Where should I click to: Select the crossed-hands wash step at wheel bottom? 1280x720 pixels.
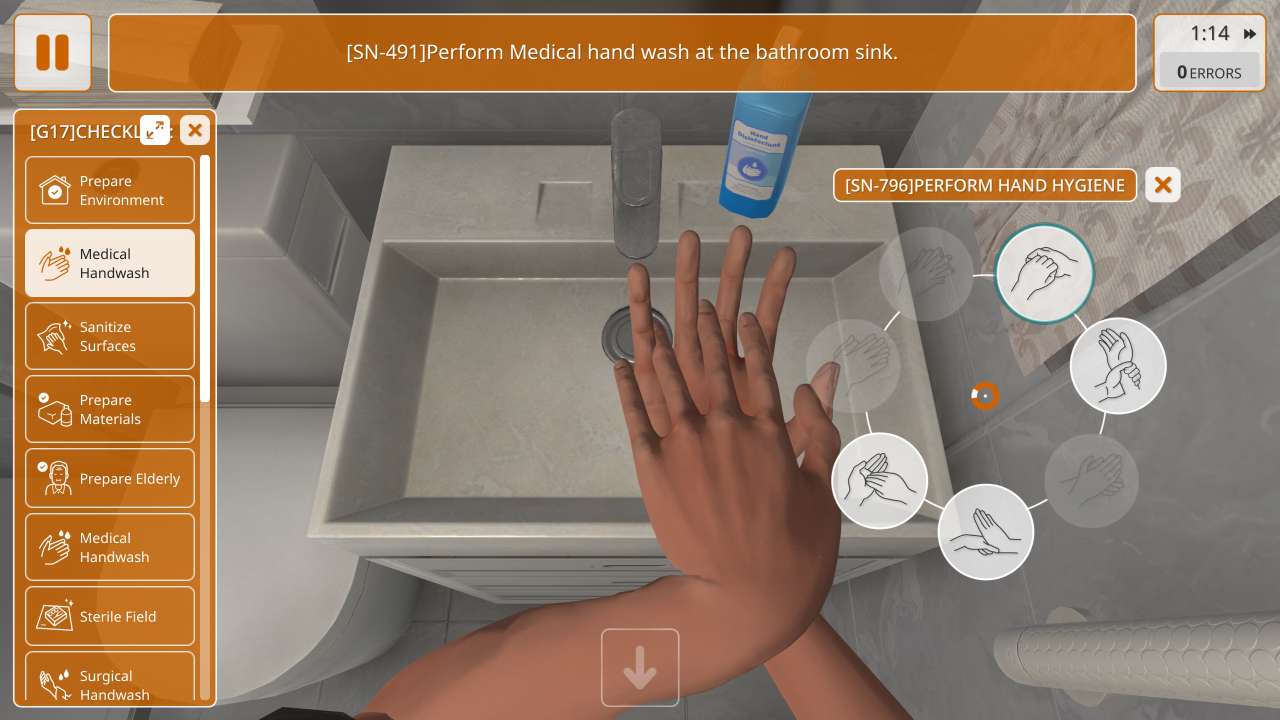click(986, 532)
